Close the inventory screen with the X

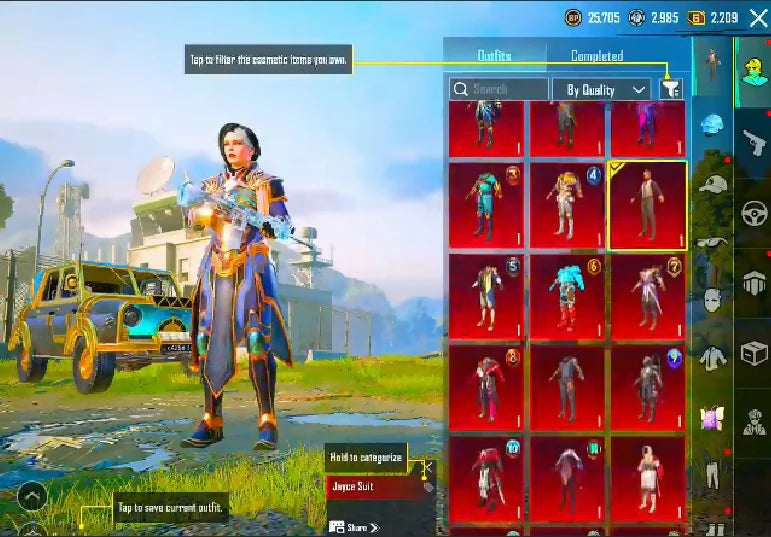pos(758,17)
